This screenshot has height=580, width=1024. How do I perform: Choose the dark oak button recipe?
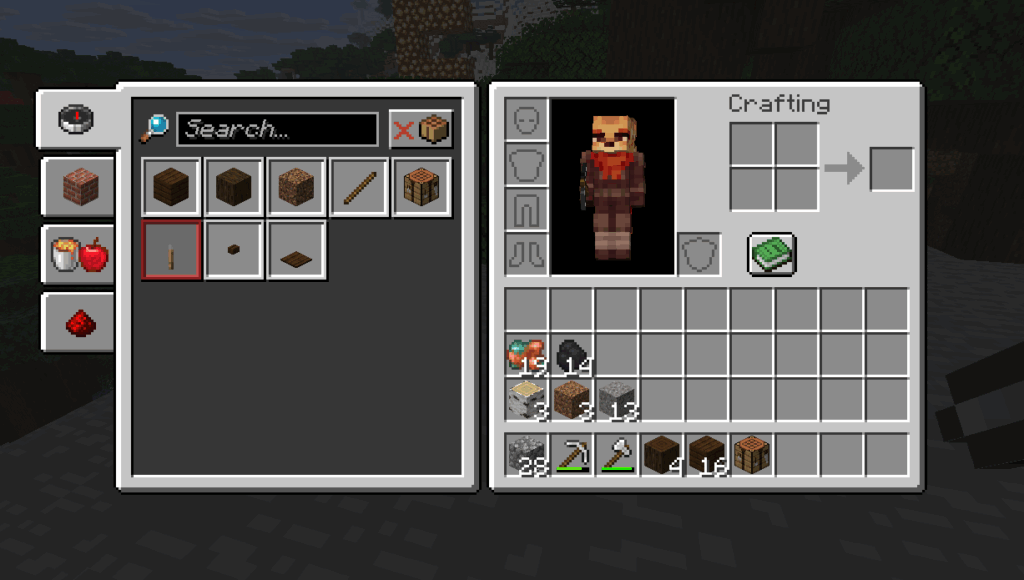coord(234,250)
